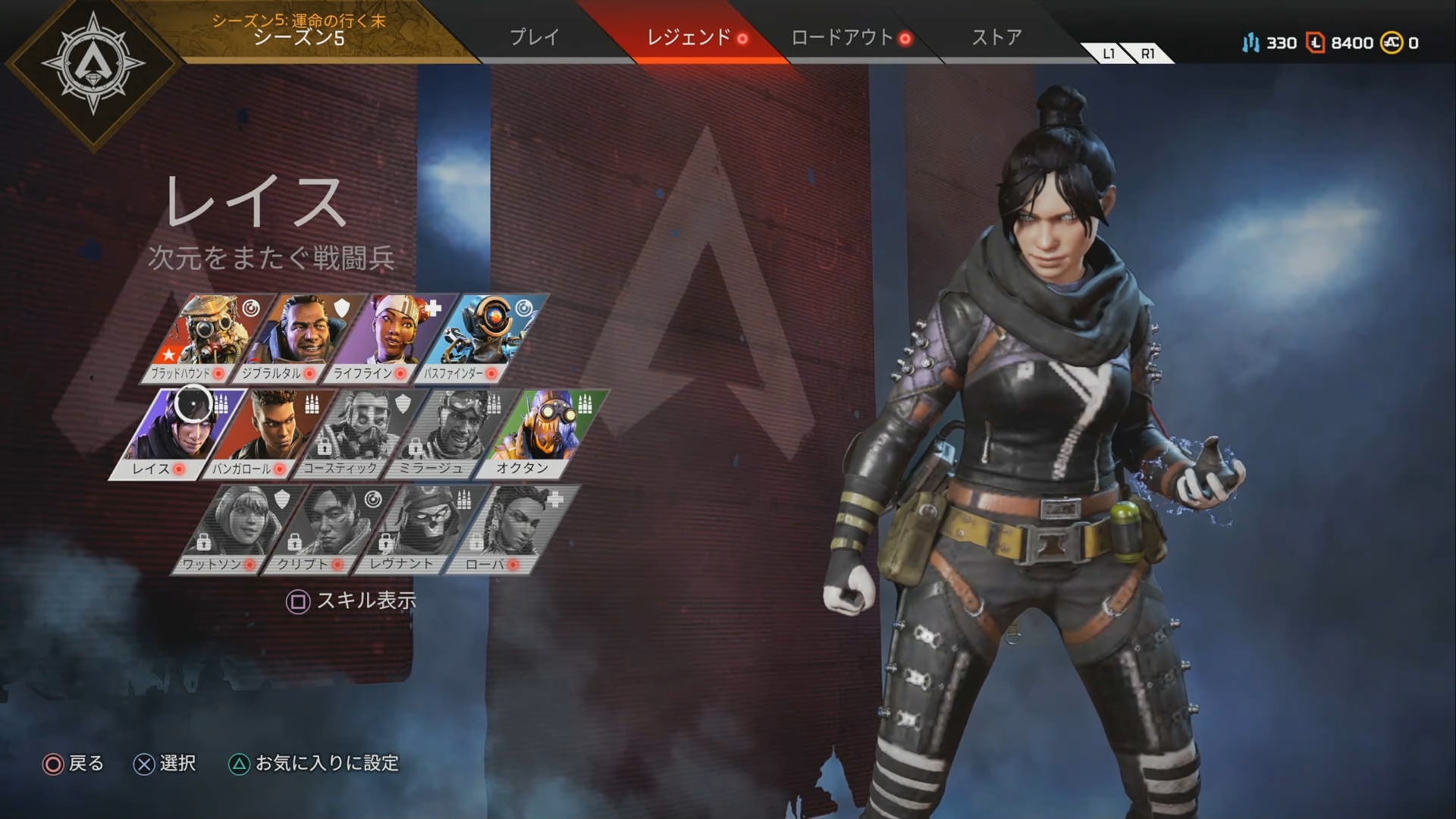
Task: Switch to the プレイ tab
Action: 534,37
